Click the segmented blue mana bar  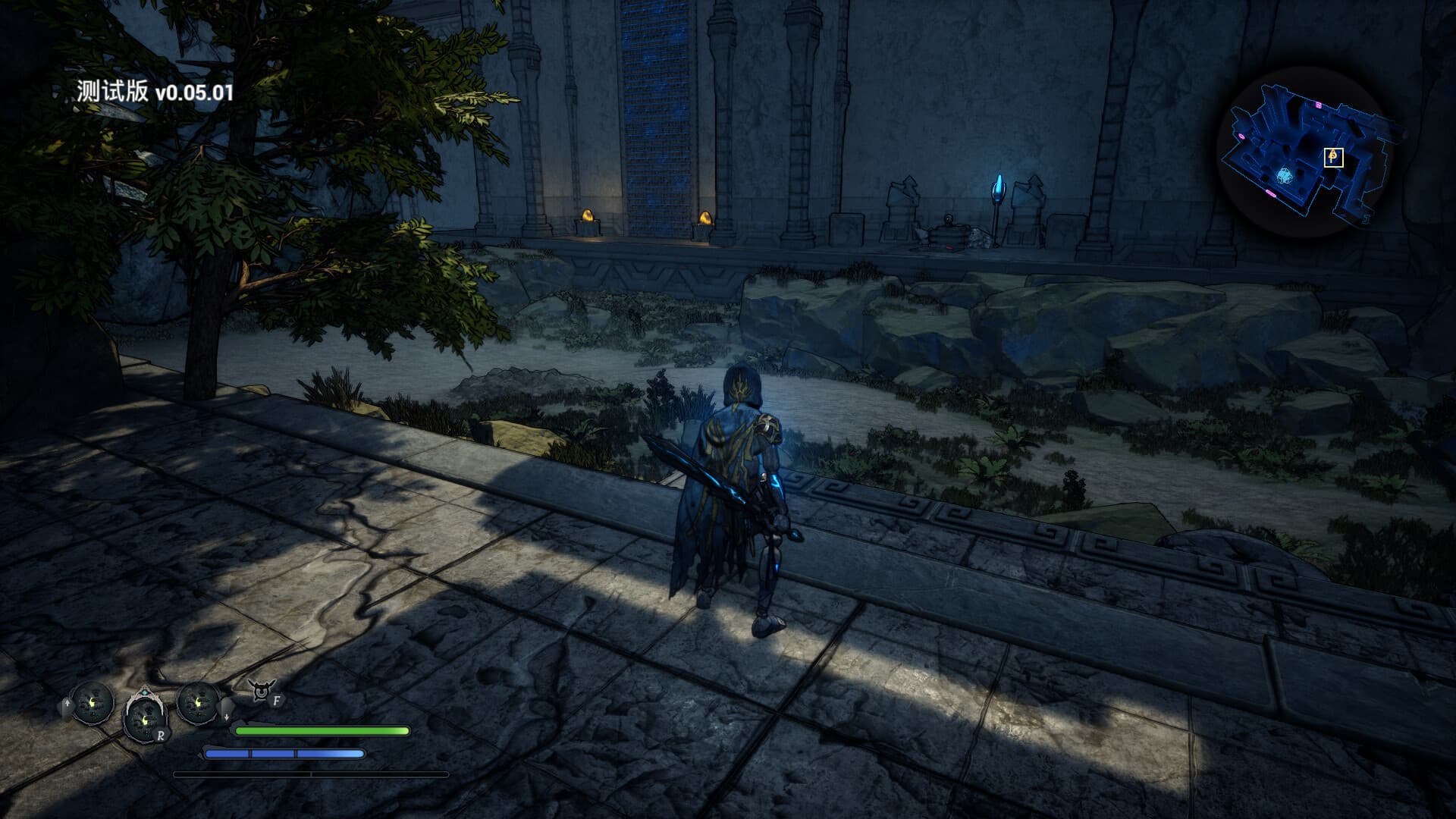coord(284,753)
